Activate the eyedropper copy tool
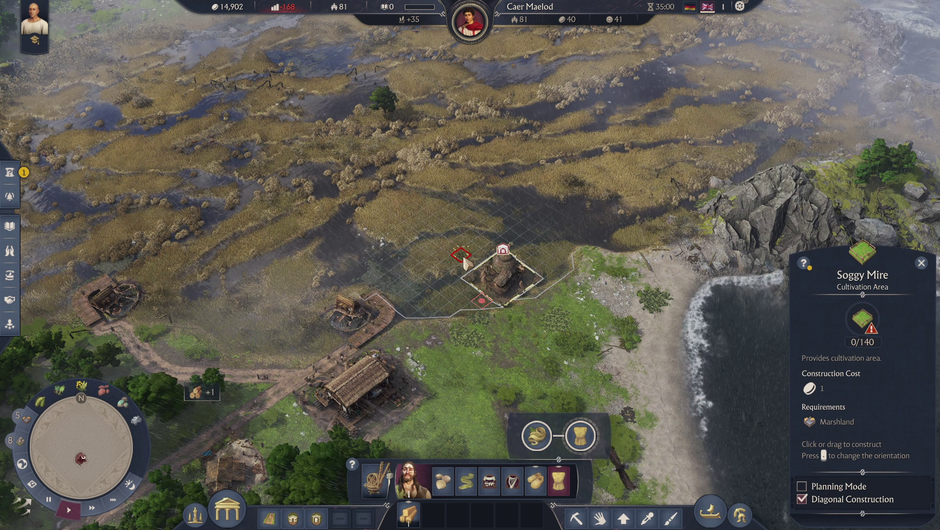This screenshot has height=530, width=940. (x=647, y=518)
